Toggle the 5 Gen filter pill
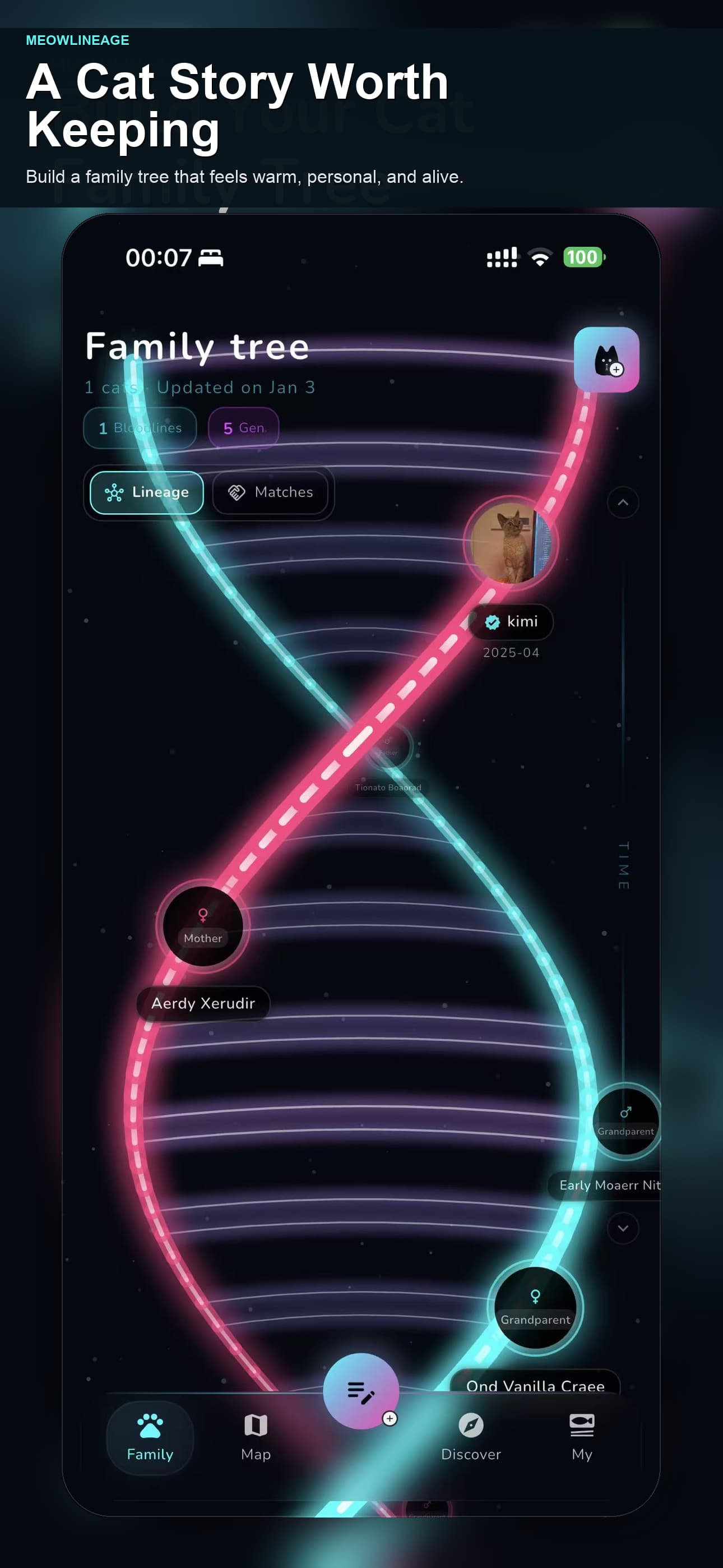This screenshot has height=1568, width=723. (243, 427)
